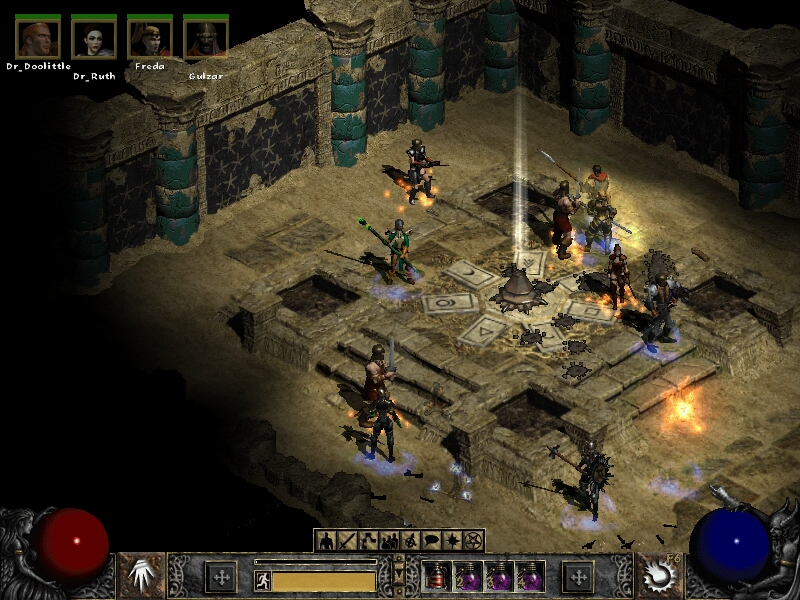Show the skill tree panel
Image resolution: width=800 pixels, height=600 pixels.
click(x=368, y=541)
